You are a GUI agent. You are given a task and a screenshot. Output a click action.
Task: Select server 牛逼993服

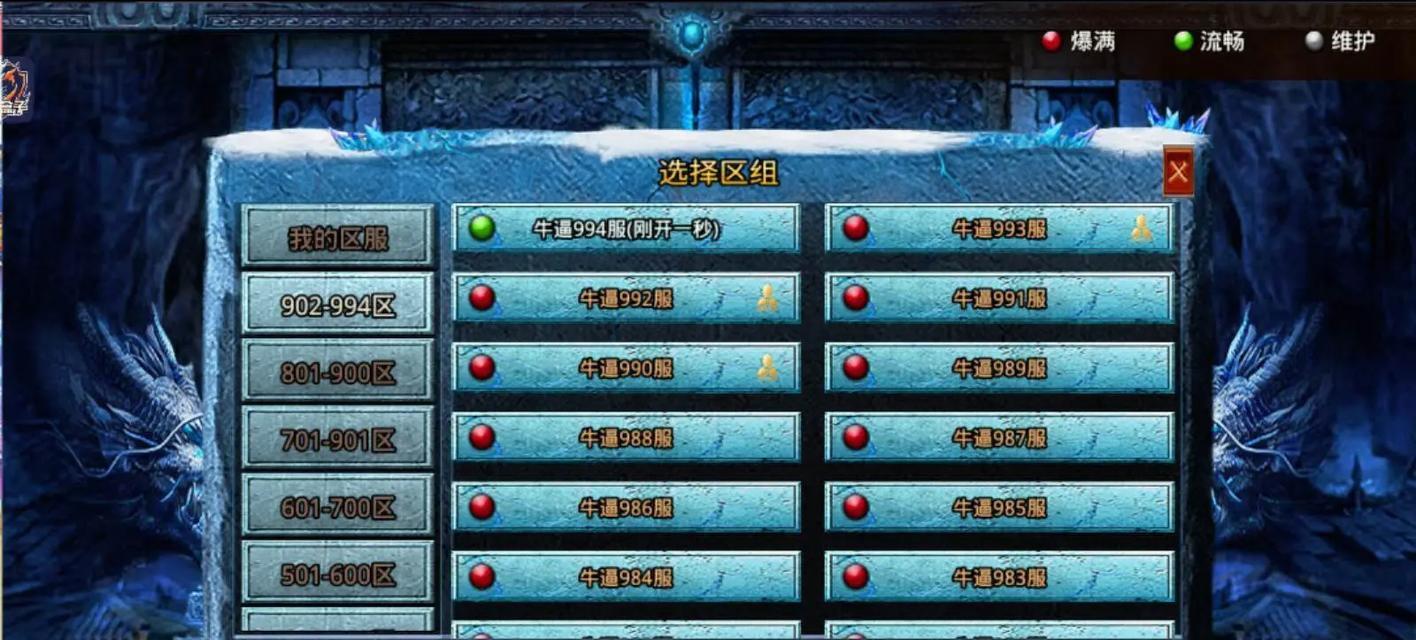click(x=999, y=229)
